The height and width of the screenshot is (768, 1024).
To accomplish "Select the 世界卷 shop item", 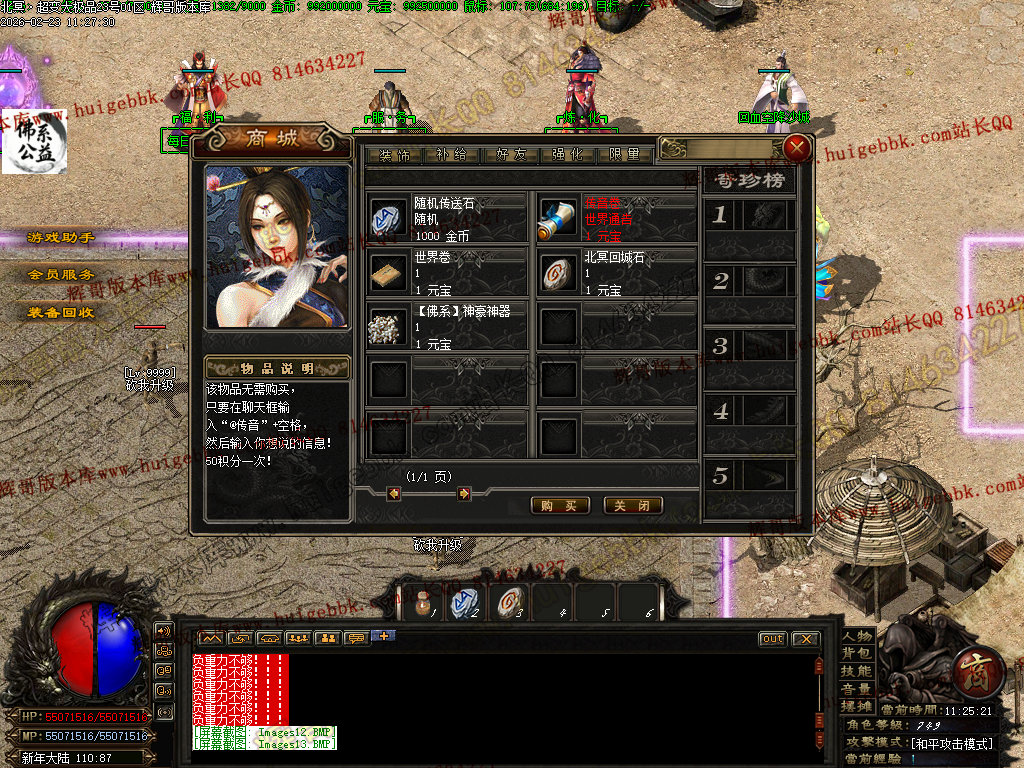I will pos(446,273).
